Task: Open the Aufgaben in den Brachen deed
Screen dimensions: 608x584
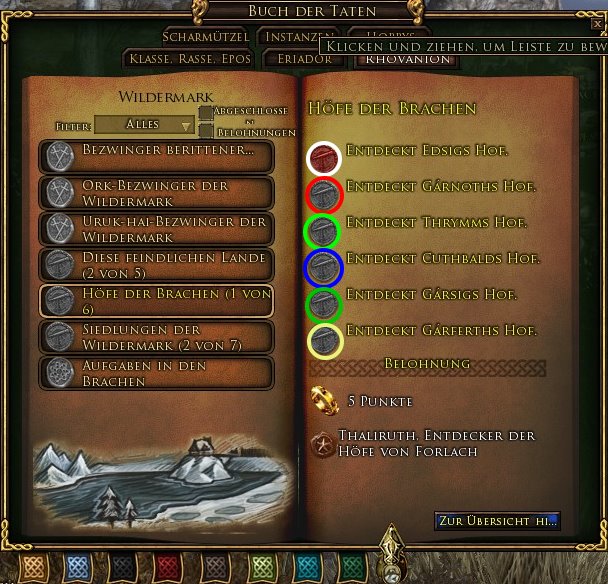Action: tap(157, 372)
